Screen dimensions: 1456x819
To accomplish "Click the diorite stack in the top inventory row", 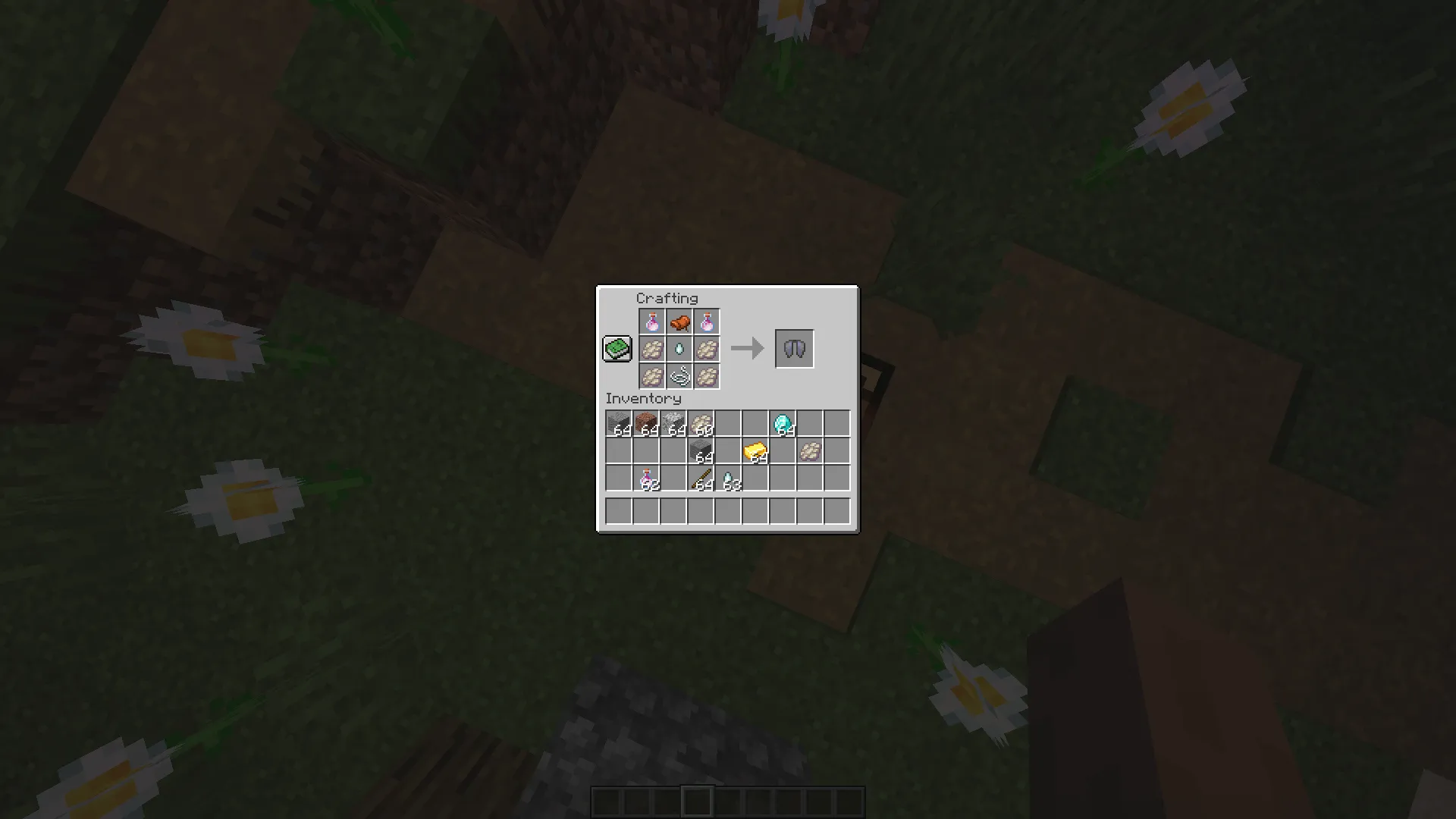I will [x=672, y=423].
